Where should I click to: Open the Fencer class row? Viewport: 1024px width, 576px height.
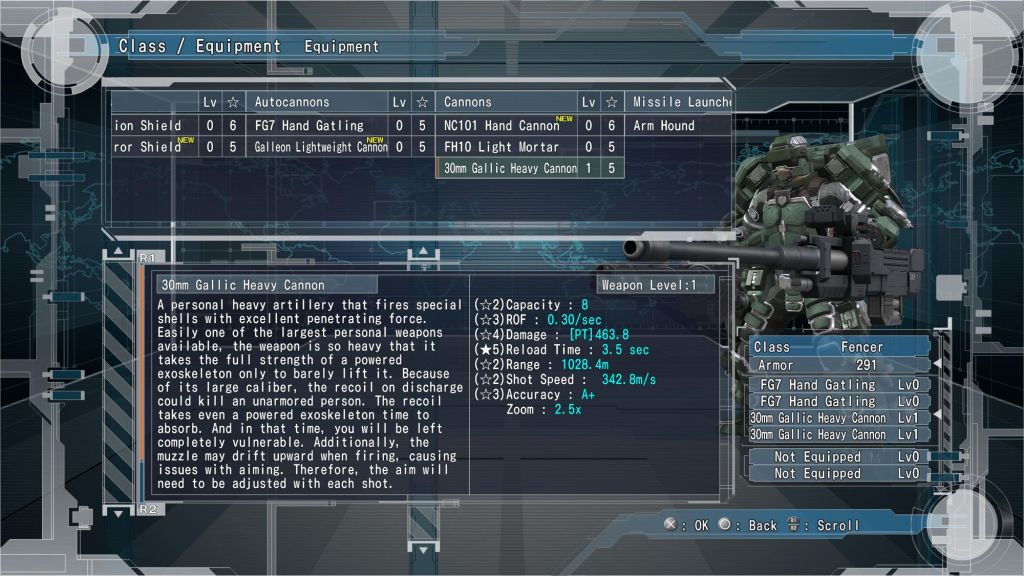tap(840, 347)
